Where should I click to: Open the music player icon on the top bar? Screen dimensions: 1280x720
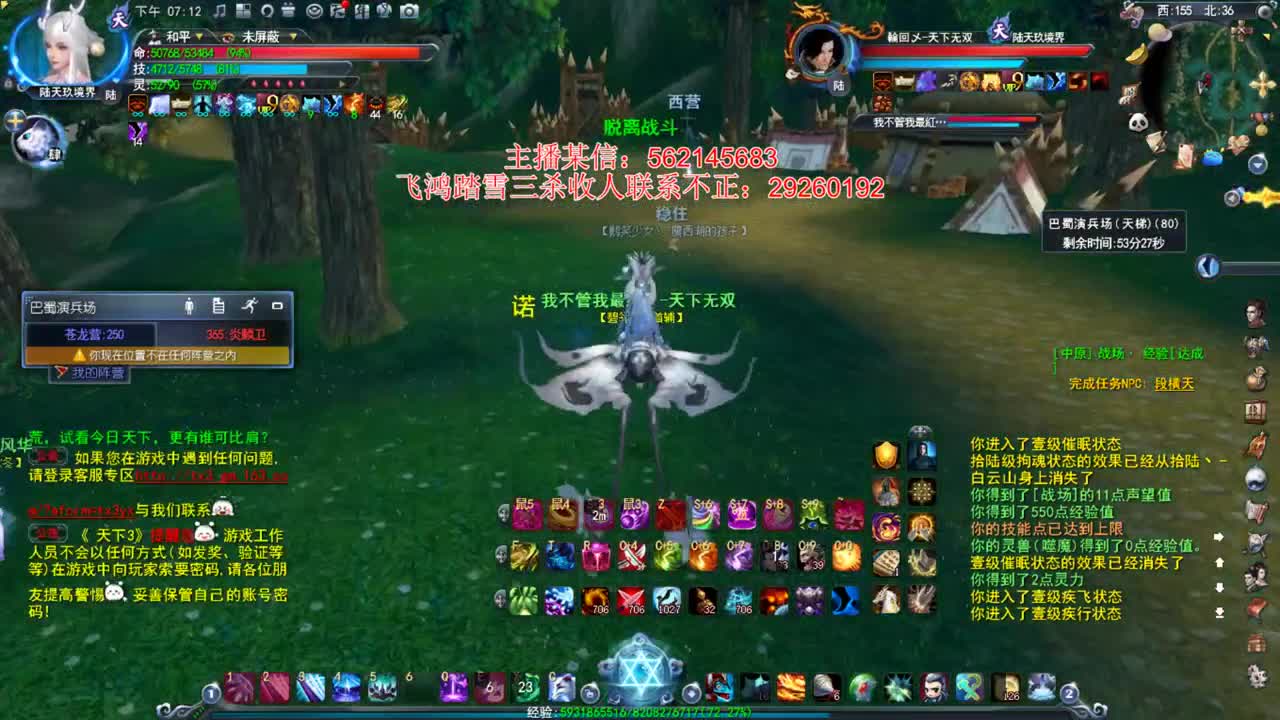[x=220, y=12]
